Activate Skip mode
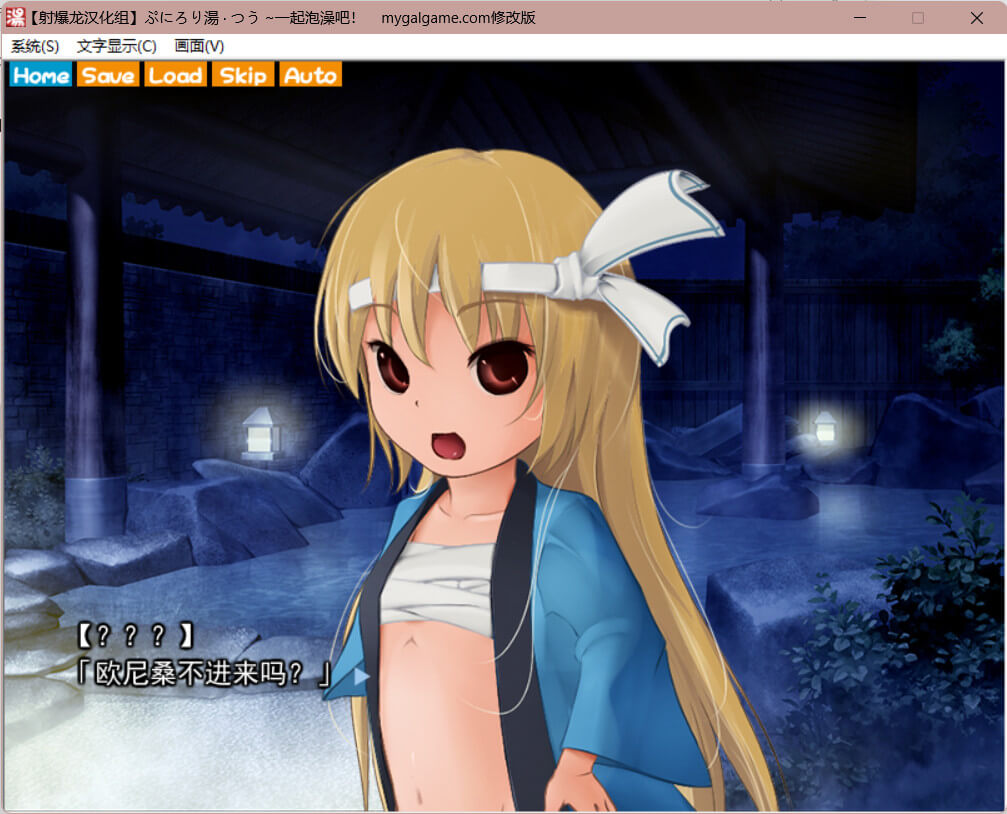Viewport: 1007px width, 814px height. [x=243, y=75]
